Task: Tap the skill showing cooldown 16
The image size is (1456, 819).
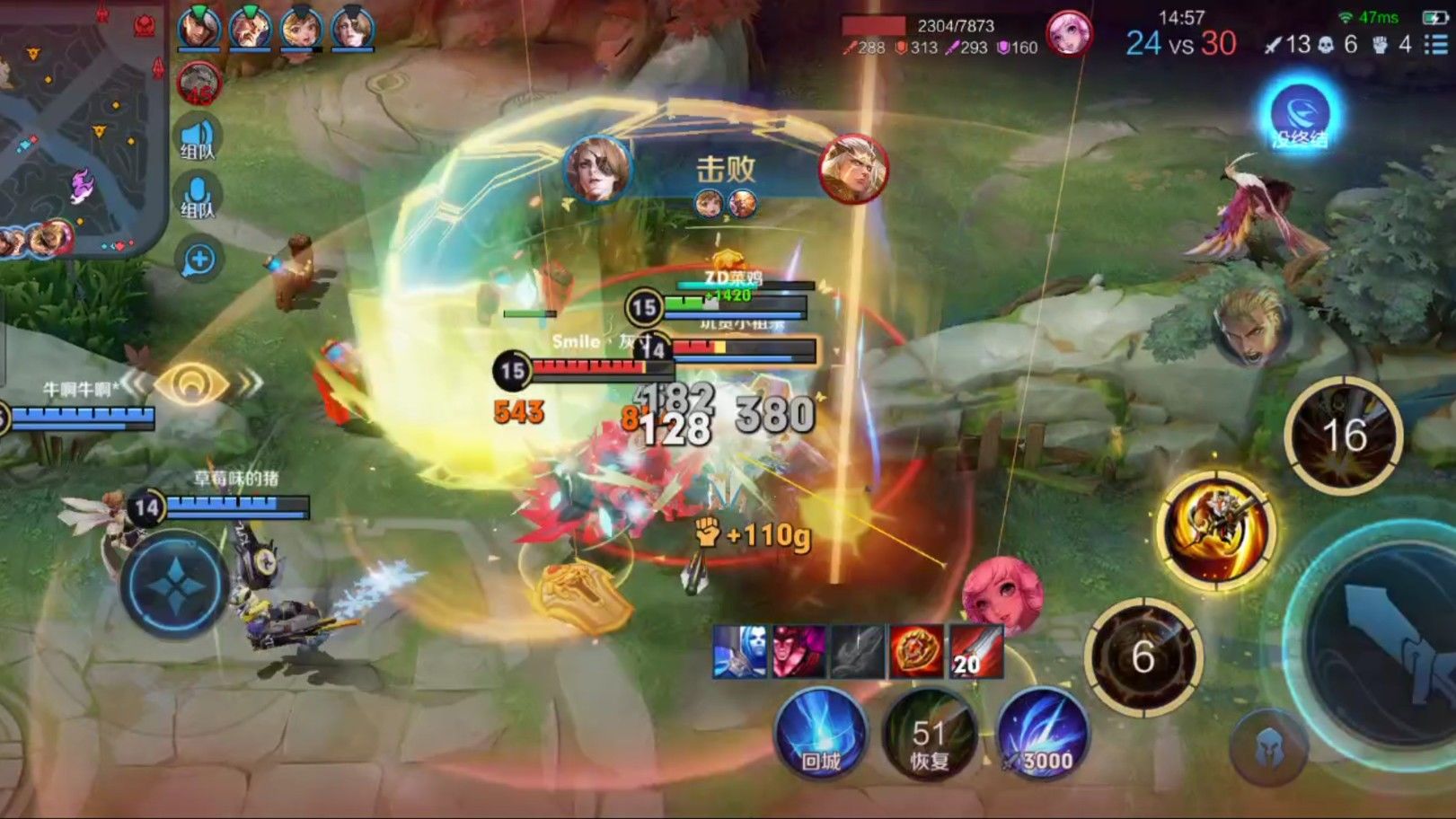Action: coord(1344,436)
